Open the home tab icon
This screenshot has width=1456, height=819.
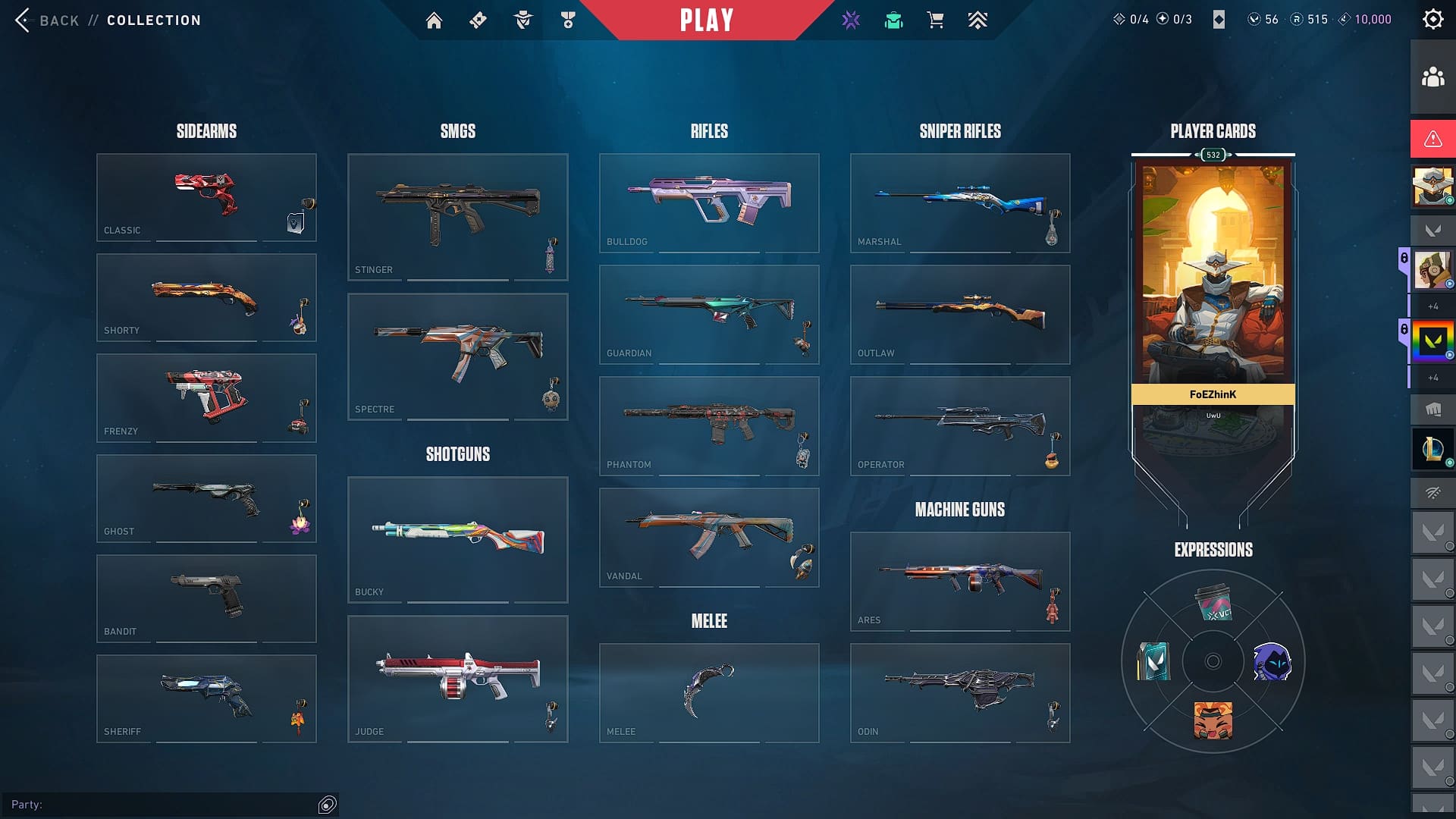[x=434, y=20]
